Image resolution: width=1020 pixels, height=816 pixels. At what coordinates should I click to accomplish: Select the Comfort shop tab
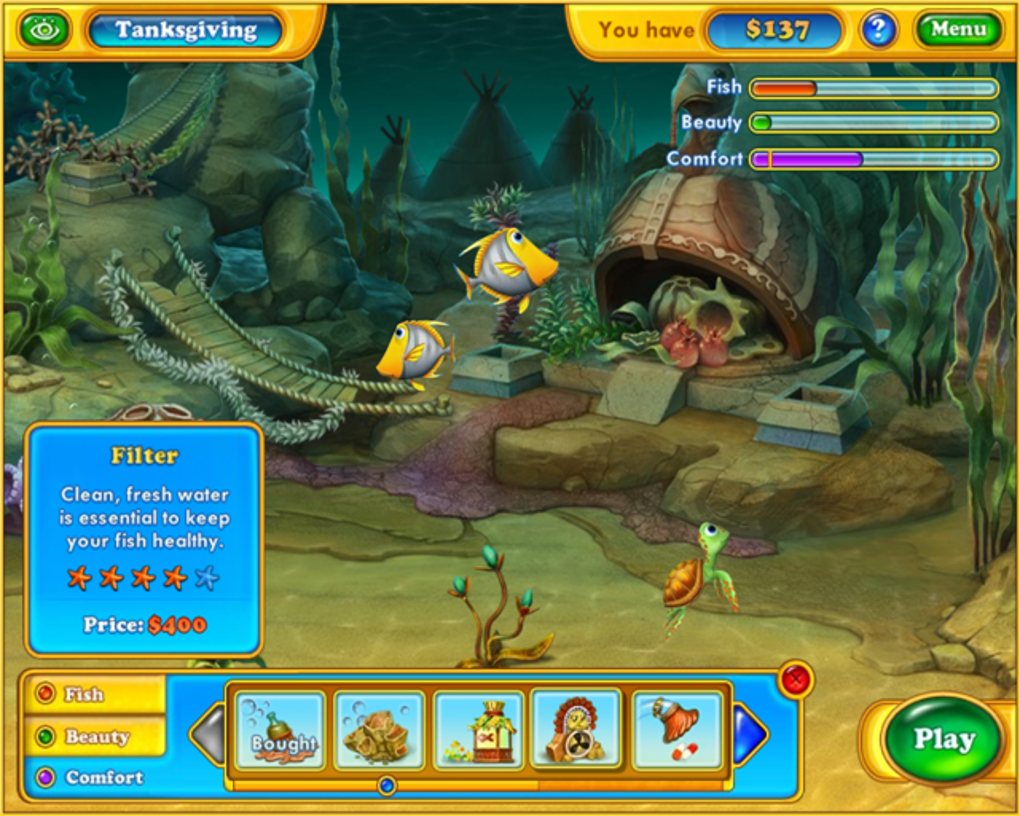coord(94,777)
